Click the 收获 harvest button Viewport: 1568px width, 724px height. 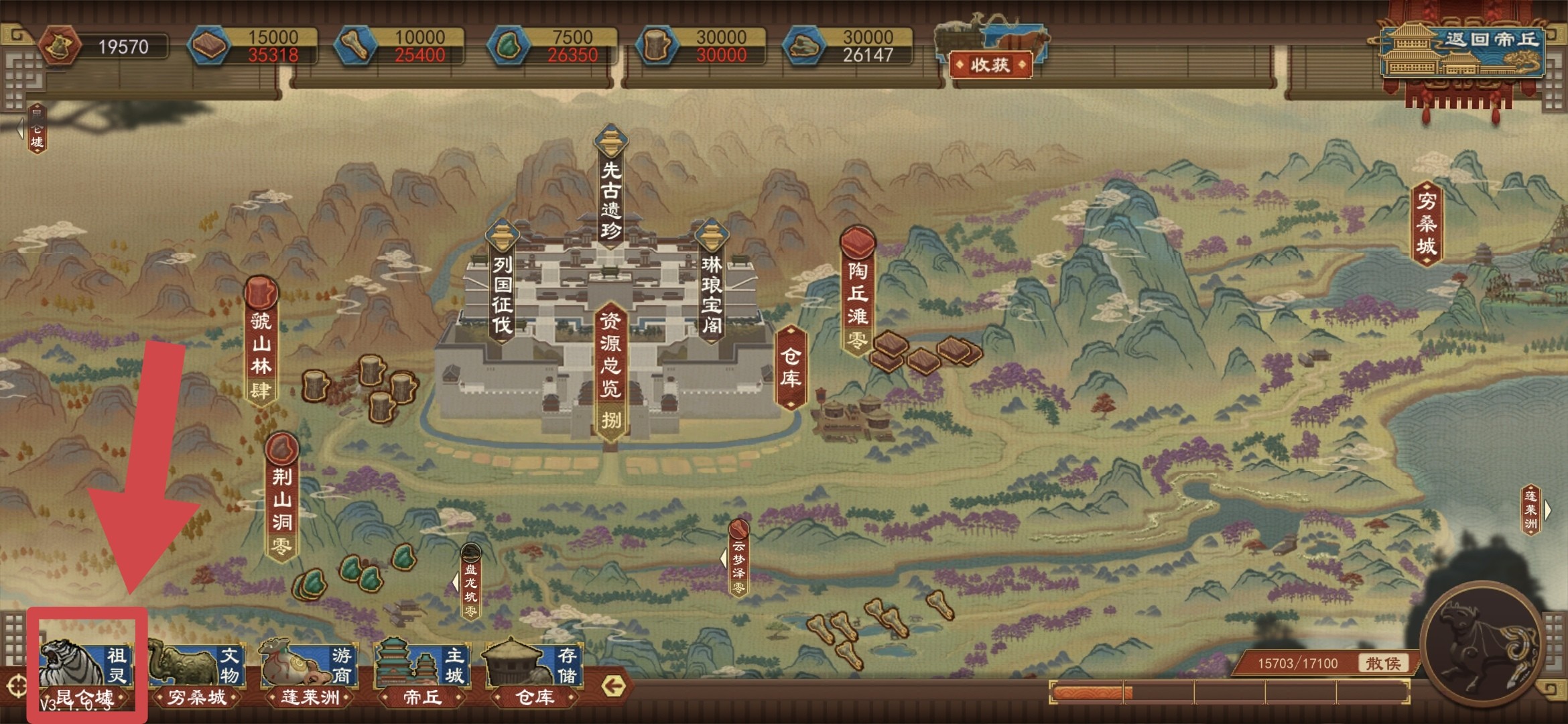click(990, 65)
